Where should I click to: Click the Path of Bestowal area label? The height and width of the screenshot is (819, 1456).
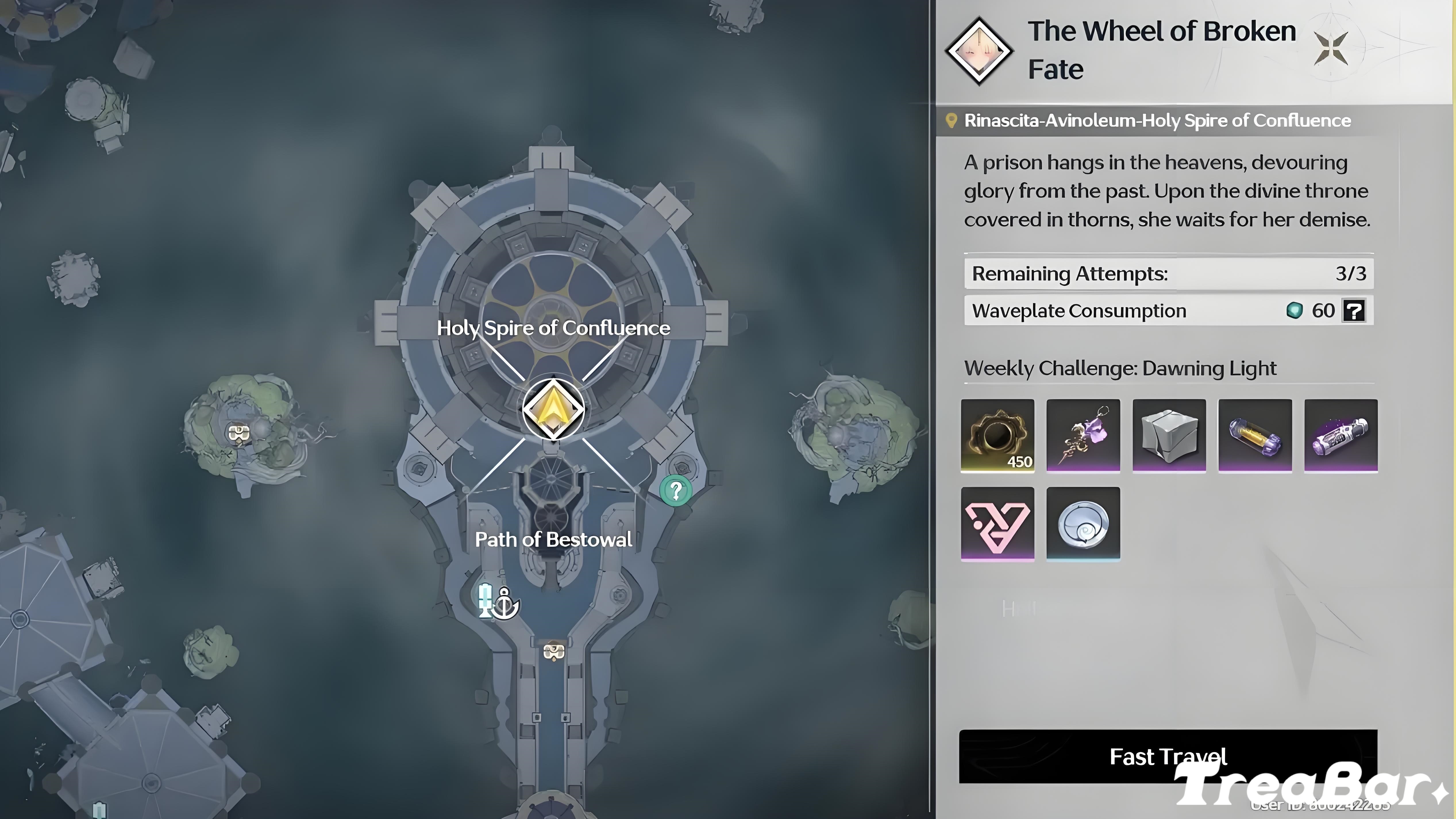click(x=554, y=539)
